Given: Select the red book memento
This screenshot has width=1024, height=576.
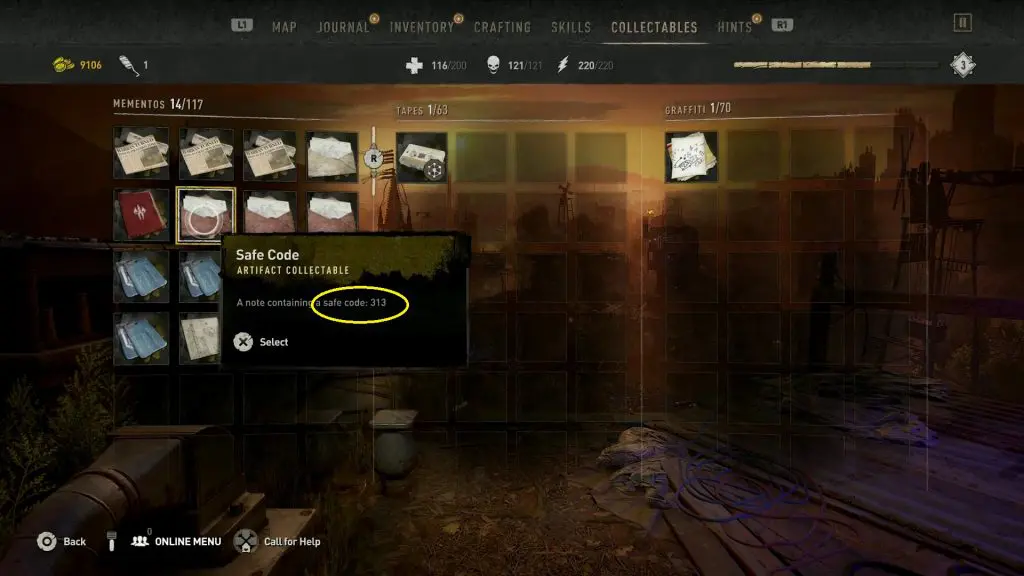Looking at the screenshot, I should click(141, 215).
